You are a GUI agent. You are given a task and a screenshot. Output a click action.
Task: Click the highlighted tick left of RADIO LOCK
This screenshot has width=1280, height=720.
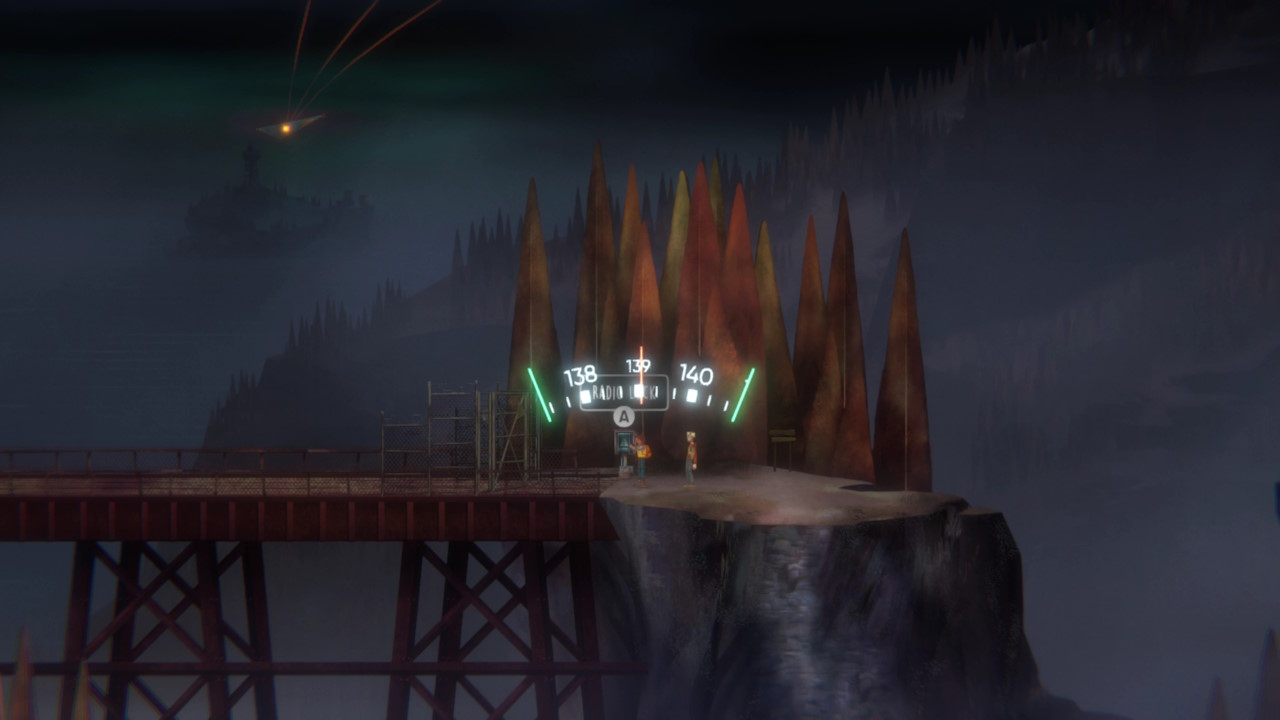point(586,394)
